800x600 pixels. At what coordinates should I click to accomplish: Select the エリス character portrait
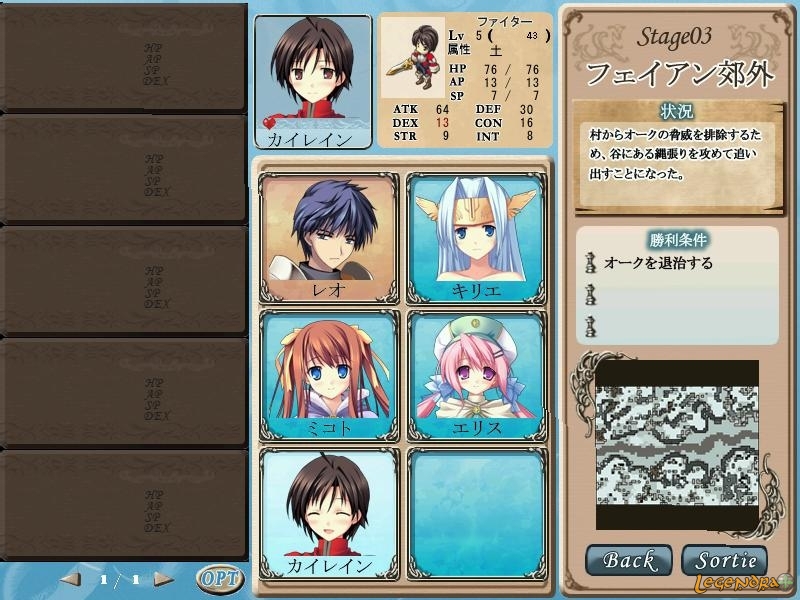pyautogui.click(x=477, y=375)
